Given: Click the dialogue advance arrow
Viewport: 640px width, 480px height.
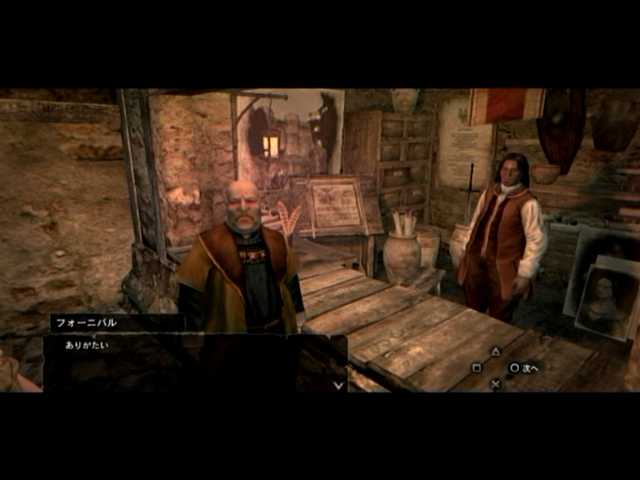Looking at the screenshot, I should [x=339, y=383].
